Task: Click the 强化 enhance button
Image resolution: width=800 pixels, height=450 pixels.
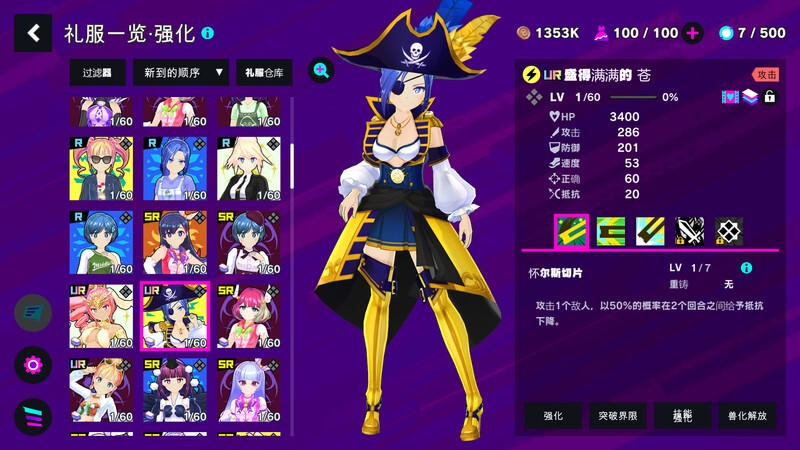Action: click(553, 415)
